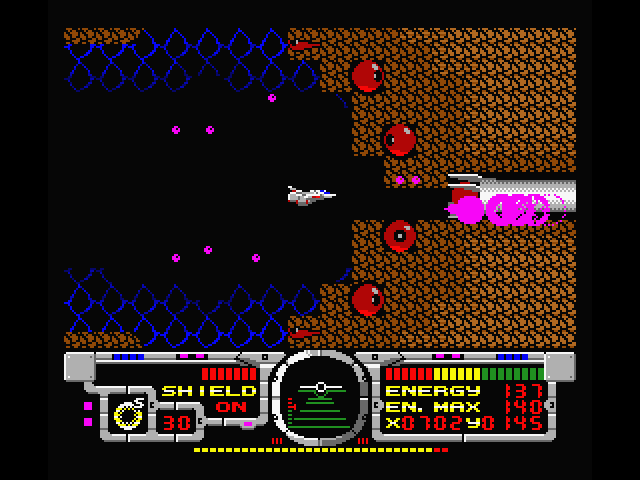This screenshot has width=640, height=480.
Task: Select the bomb weapon icon
Action: point(129,413)
